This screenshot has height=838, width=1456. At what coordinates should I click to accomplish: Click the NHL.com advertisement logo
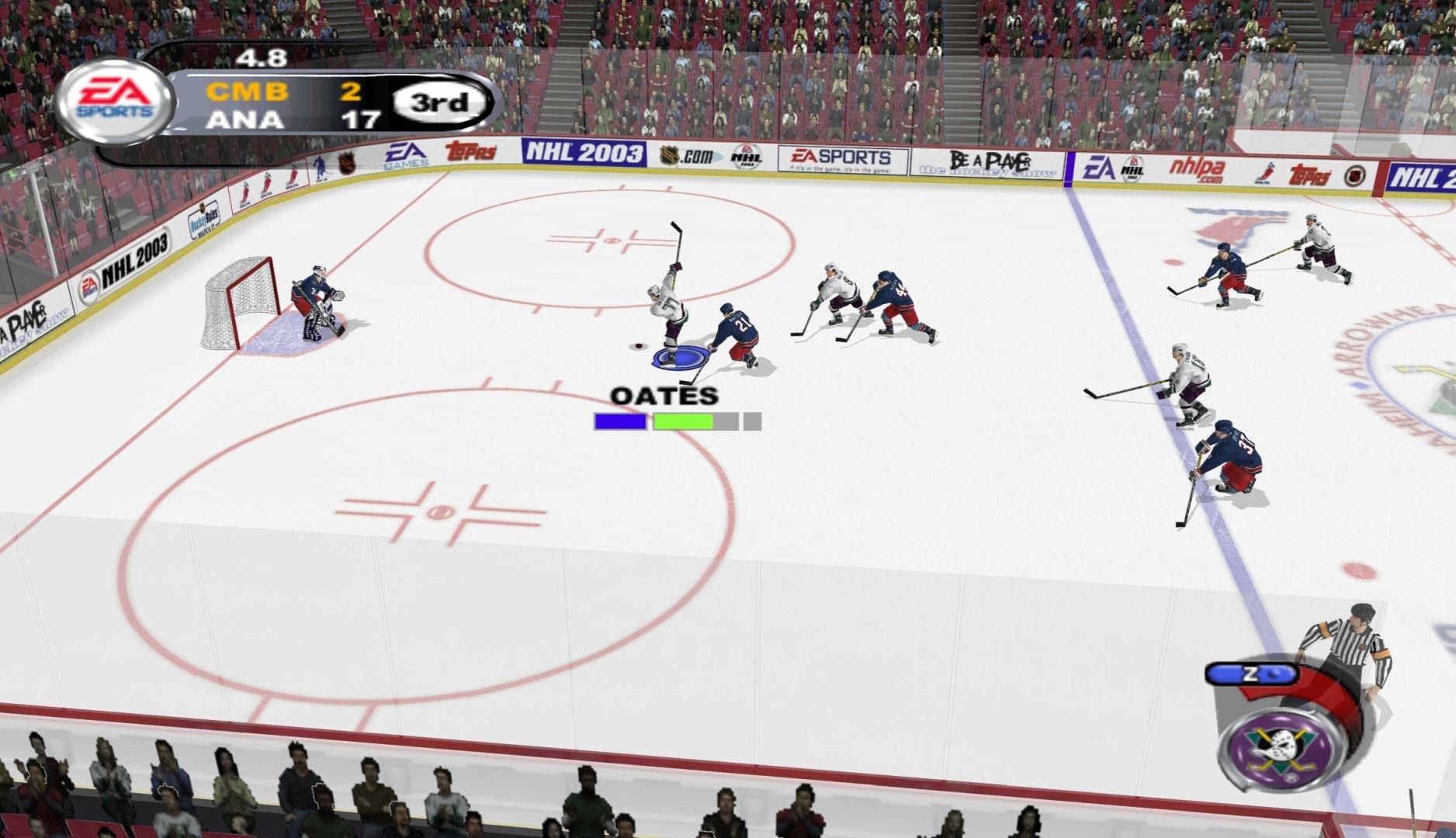click(x=689, y=154)
